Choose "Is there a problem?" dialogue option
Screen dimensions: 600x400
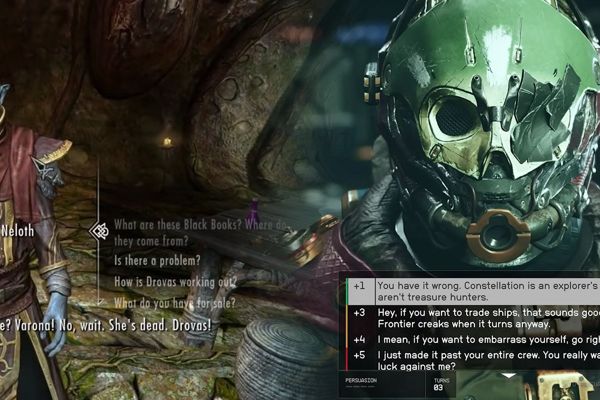163,262
